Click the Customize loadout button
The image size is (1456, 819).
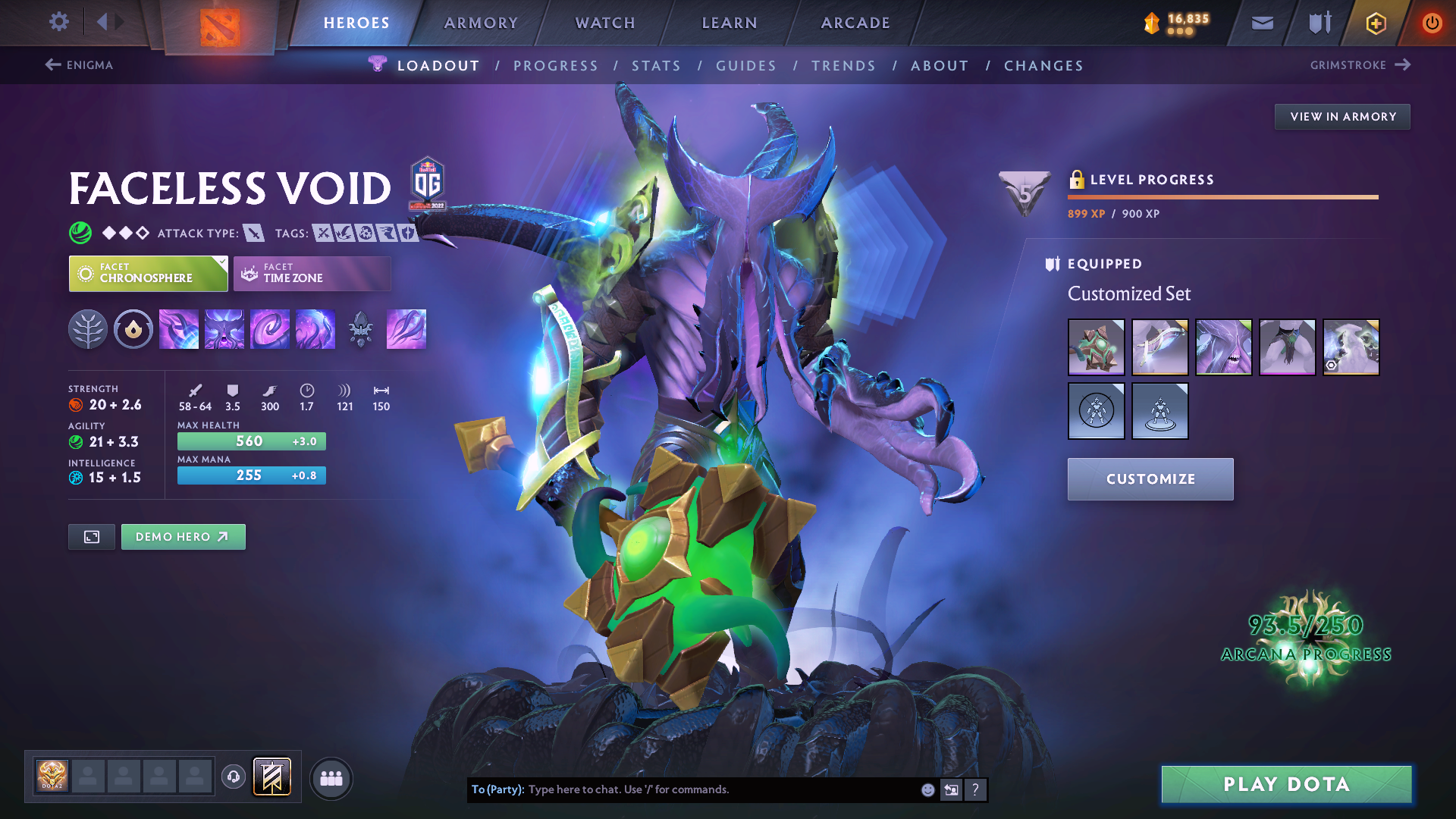click(x=1150, y=479)
